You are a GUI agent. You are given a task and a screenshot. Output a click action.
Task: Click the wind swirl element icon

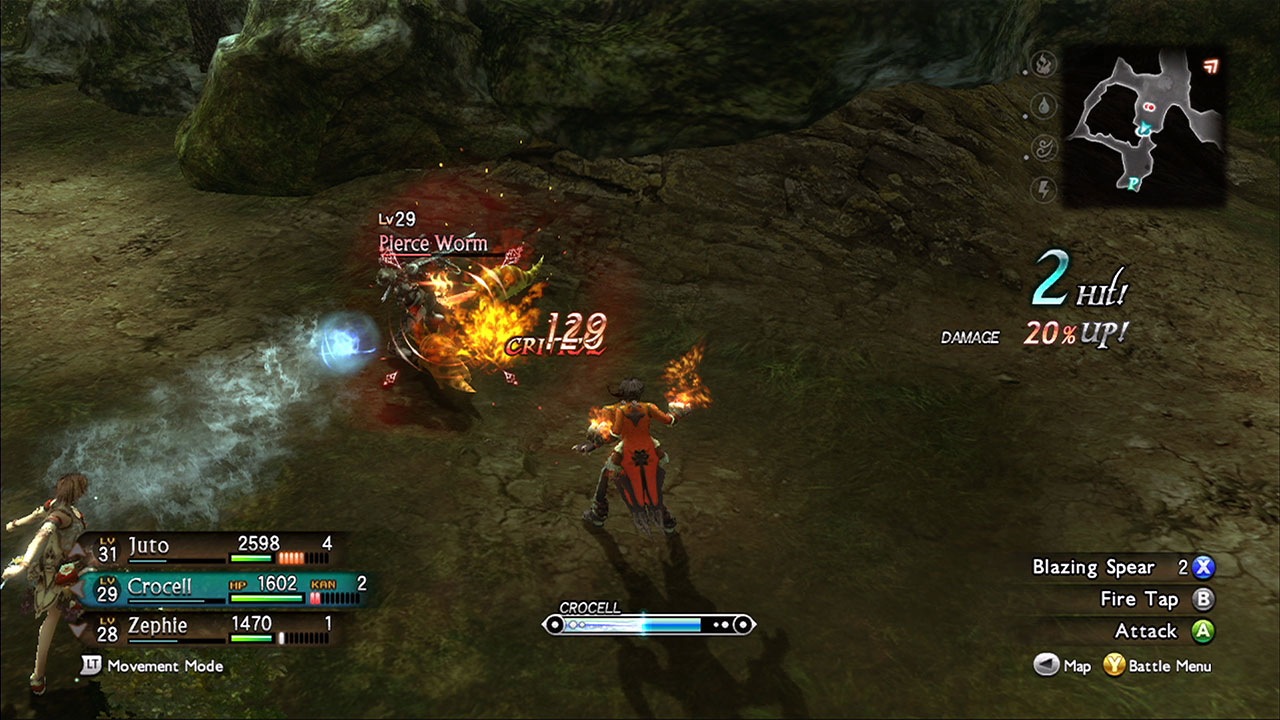click(x=1044, y=148)
